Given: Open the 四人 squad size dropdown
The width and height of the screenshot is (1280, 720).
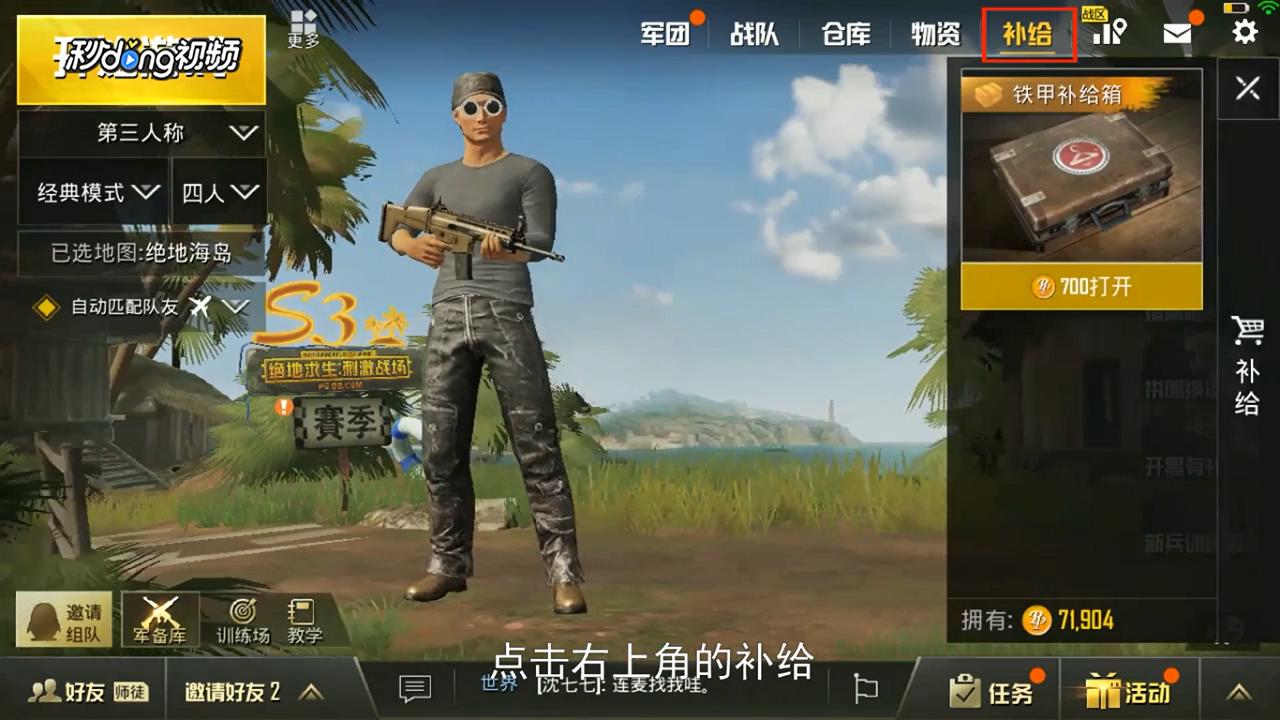Looking at the screenshot, I should tap(218, 192).
